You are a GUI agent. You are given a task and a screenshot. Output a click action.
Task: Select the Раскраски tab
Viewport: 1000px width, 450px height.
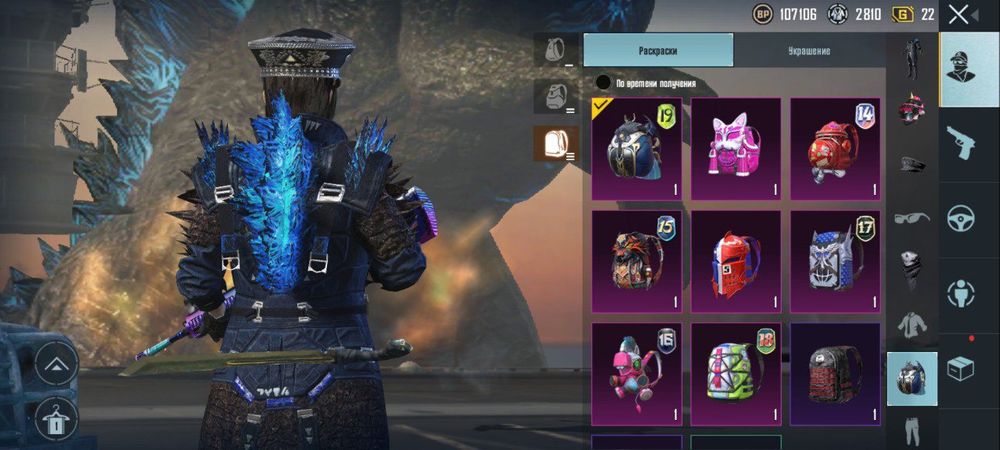tap(658, 50)
